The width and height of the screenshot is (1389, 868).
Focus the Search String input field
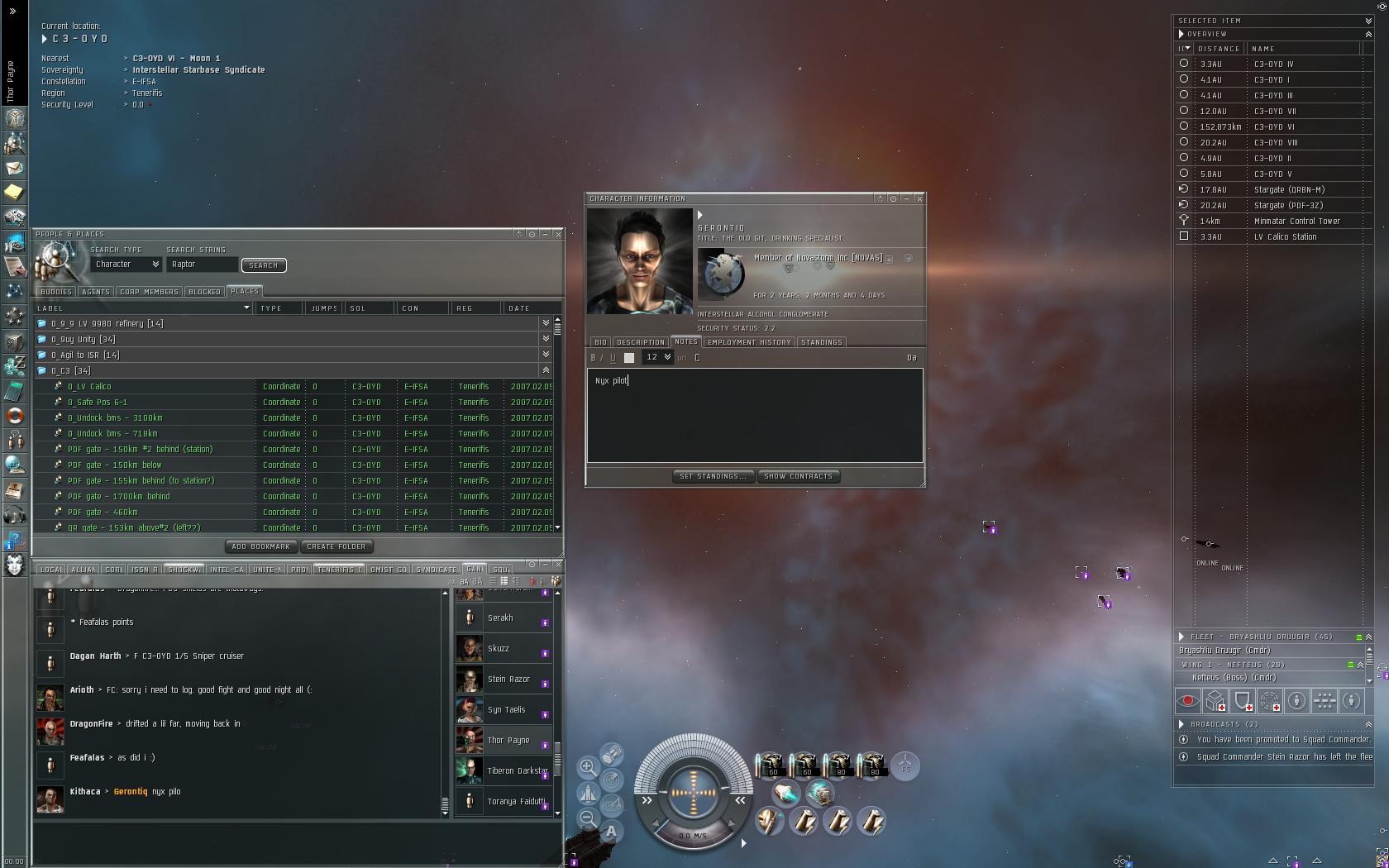(202, 265)
